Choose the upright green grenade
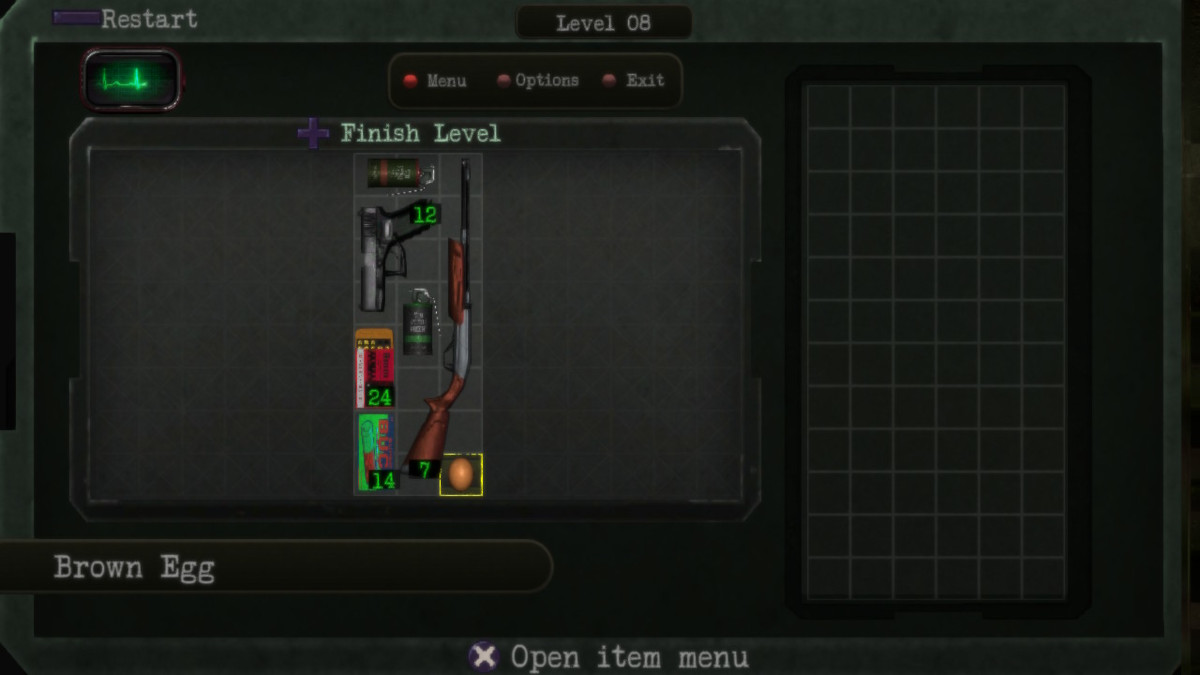The width and height of the screenshot is (1200, 675). click(418, 323)
